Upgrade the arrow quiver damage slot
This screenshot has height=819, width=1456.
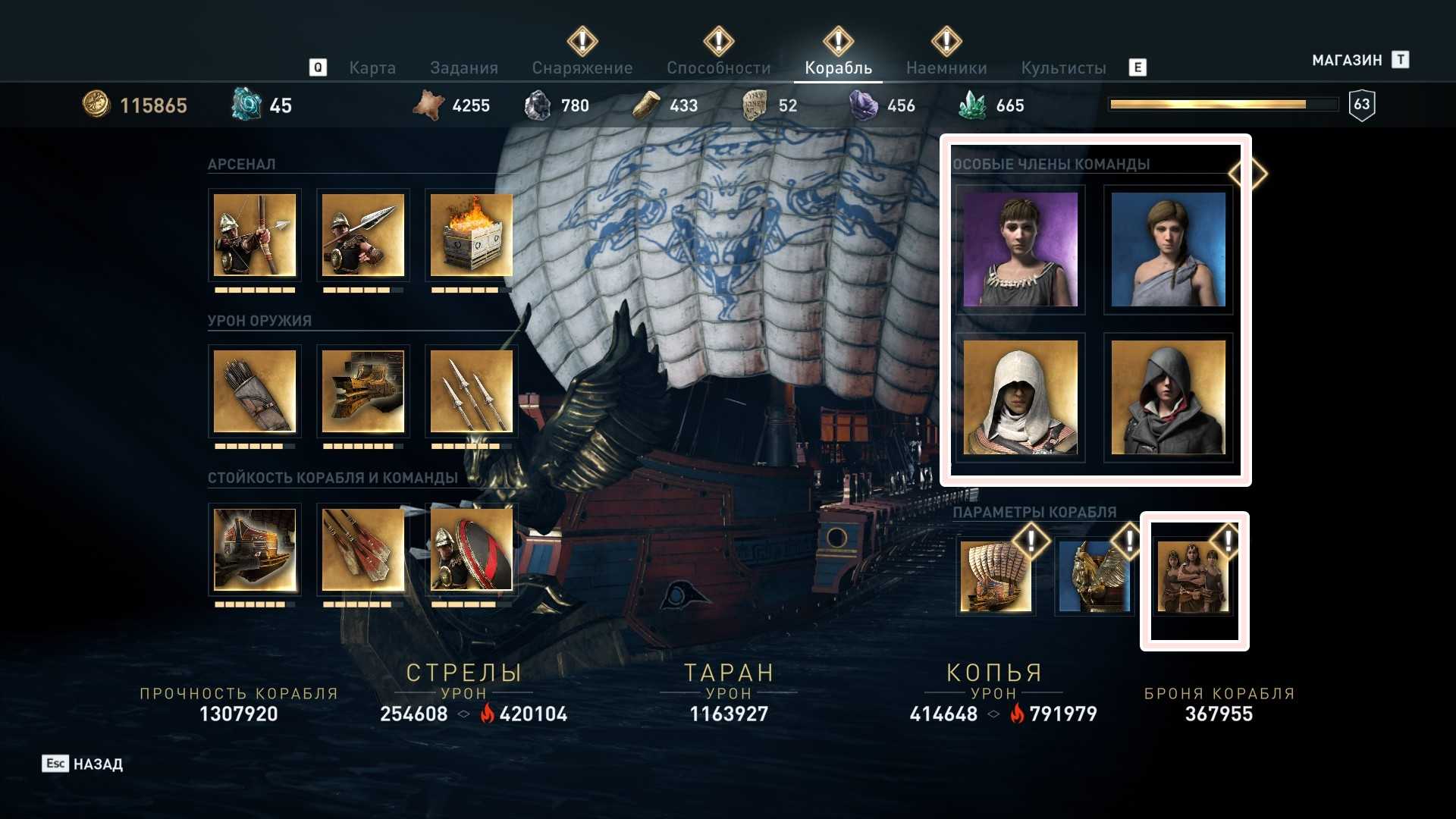pyautogui.click(x=255, y=391)
